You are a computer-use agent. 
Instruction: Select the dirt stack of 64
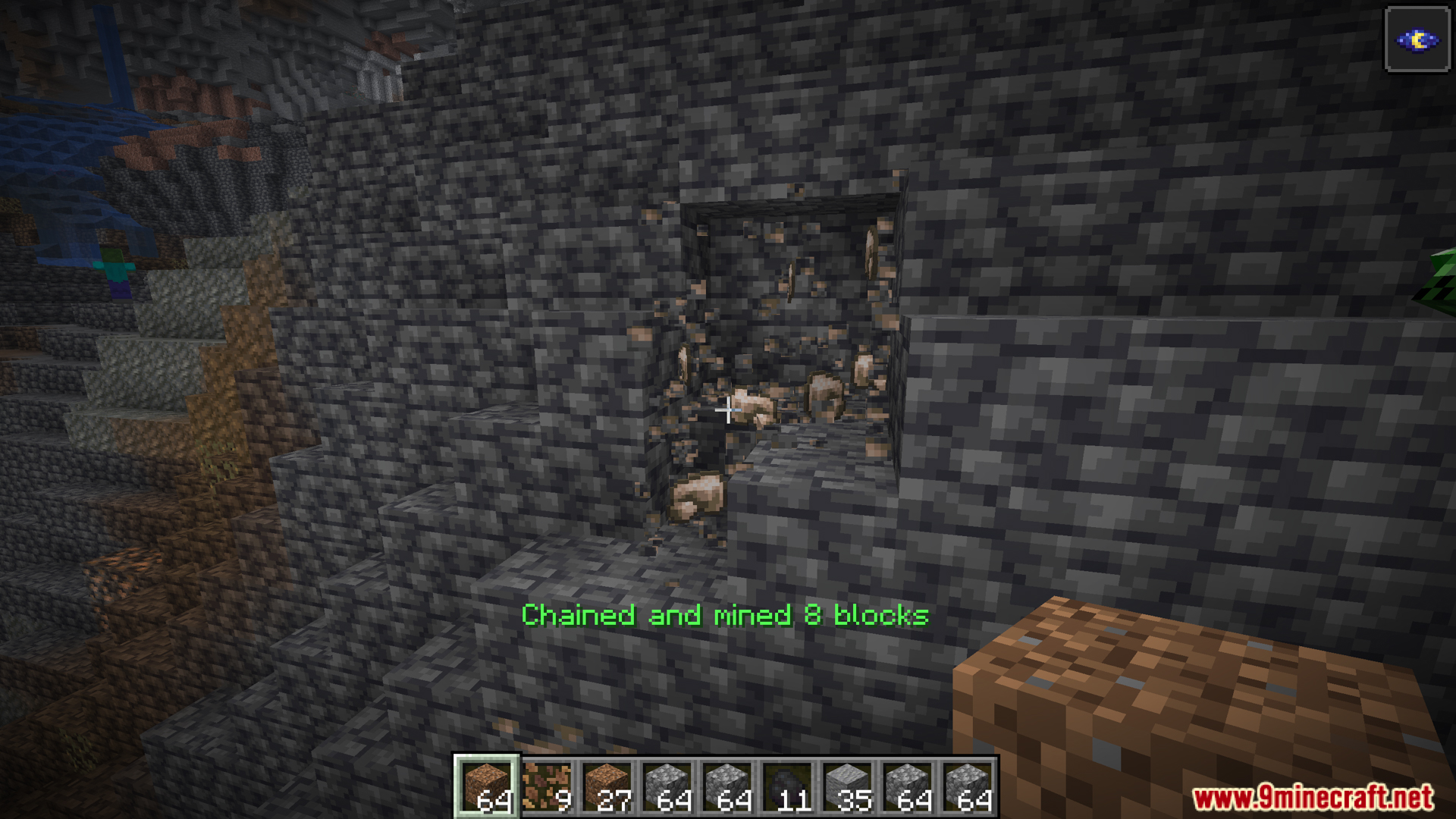[x=486, y=786]
